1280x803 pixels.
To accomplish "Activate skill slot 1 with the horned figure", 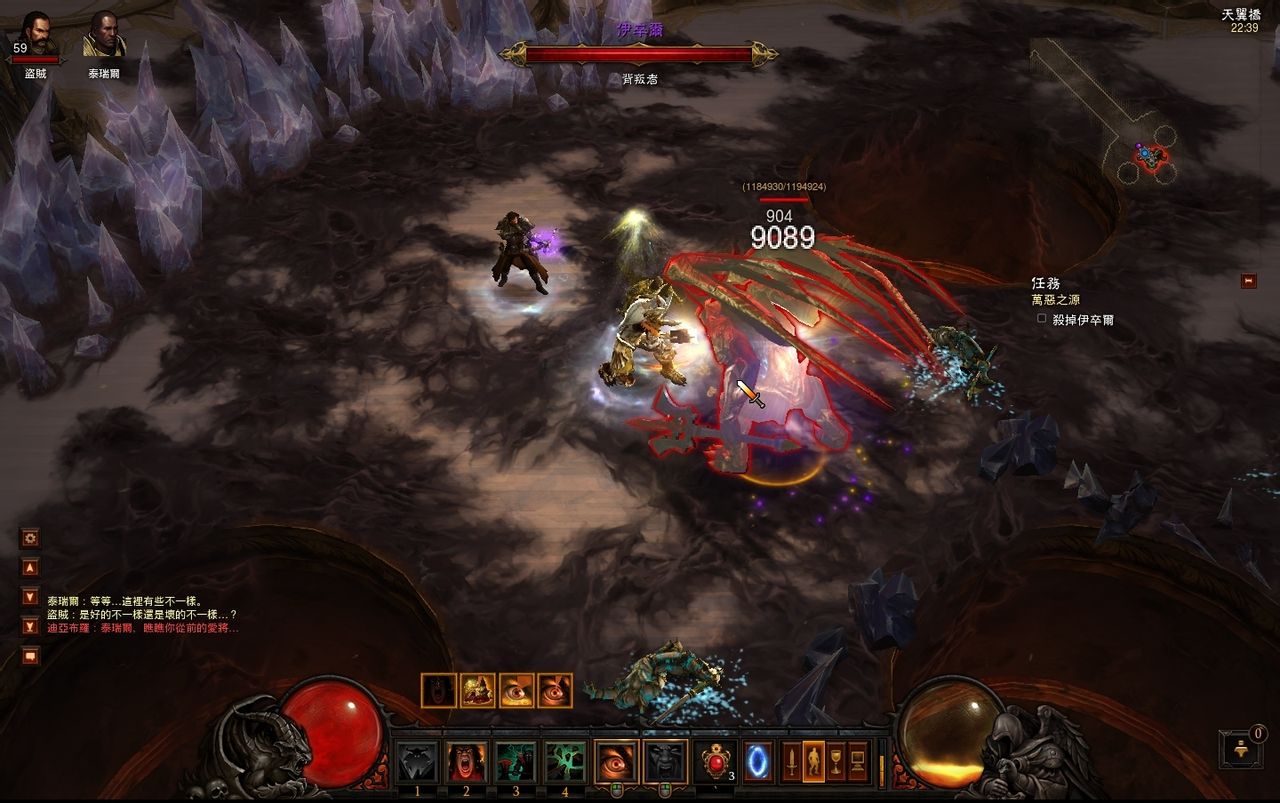I will click(416, 763).
